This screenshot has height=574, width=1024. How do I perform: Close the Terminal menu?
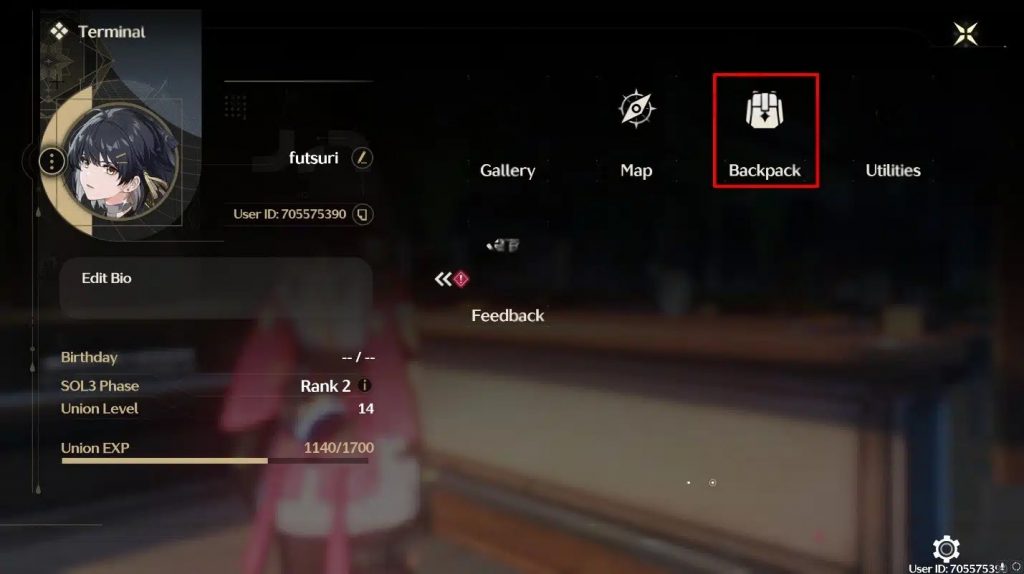pyautogui.click(x=966, y=34)
